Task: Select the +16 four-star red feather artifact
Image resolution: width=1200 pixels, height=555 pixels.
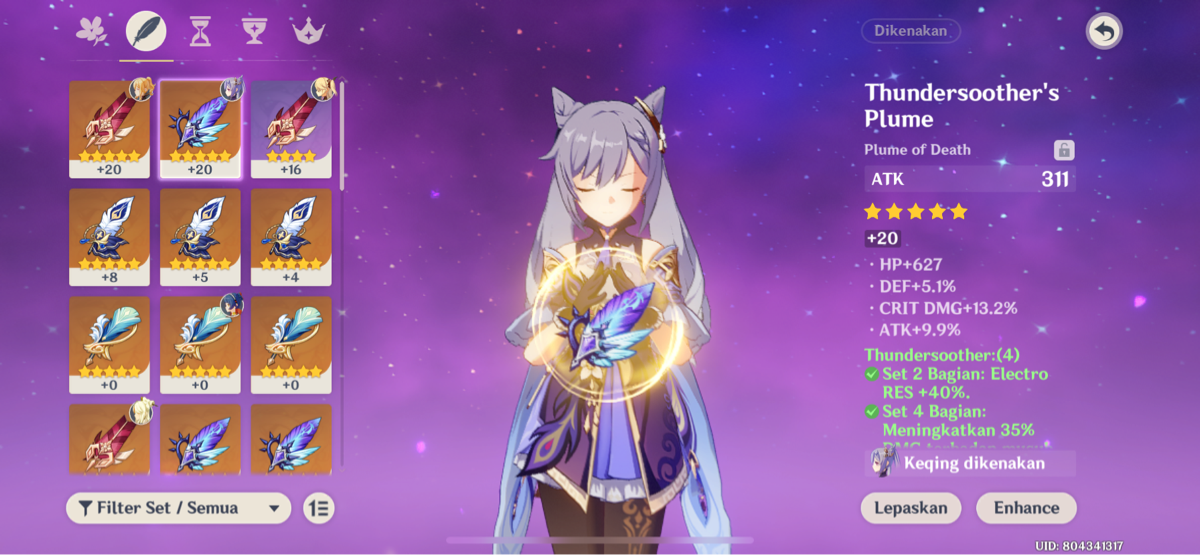Action: 291,128
